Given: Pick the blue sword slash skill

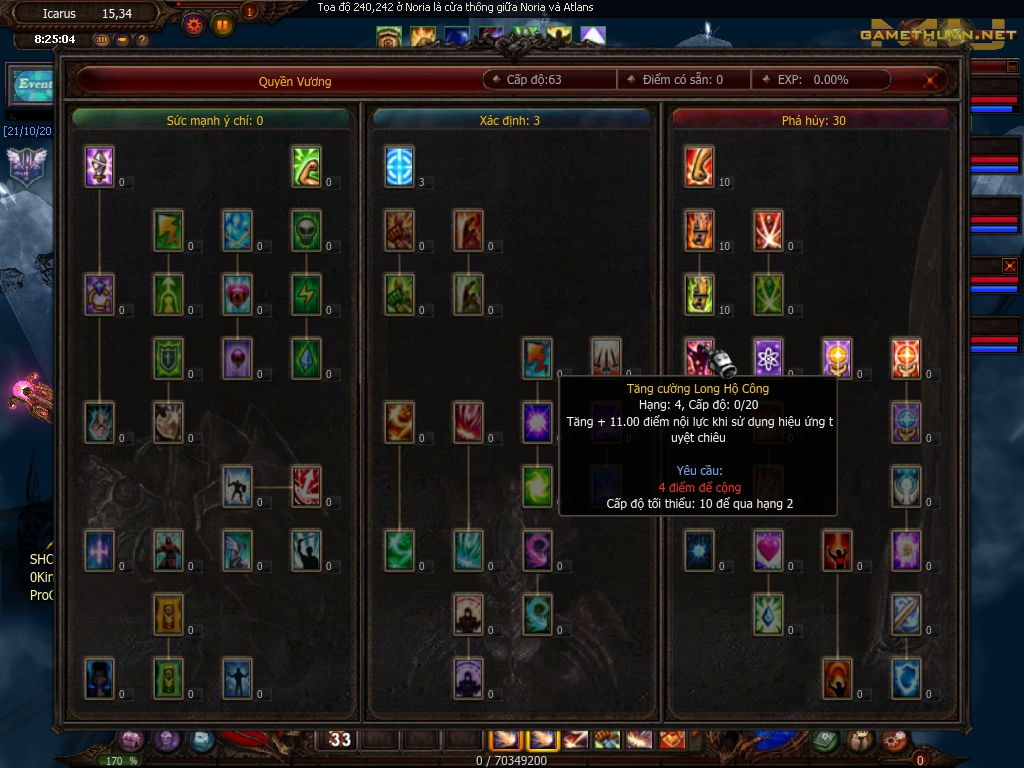Looking at the screenshot, I should point(906,614).
